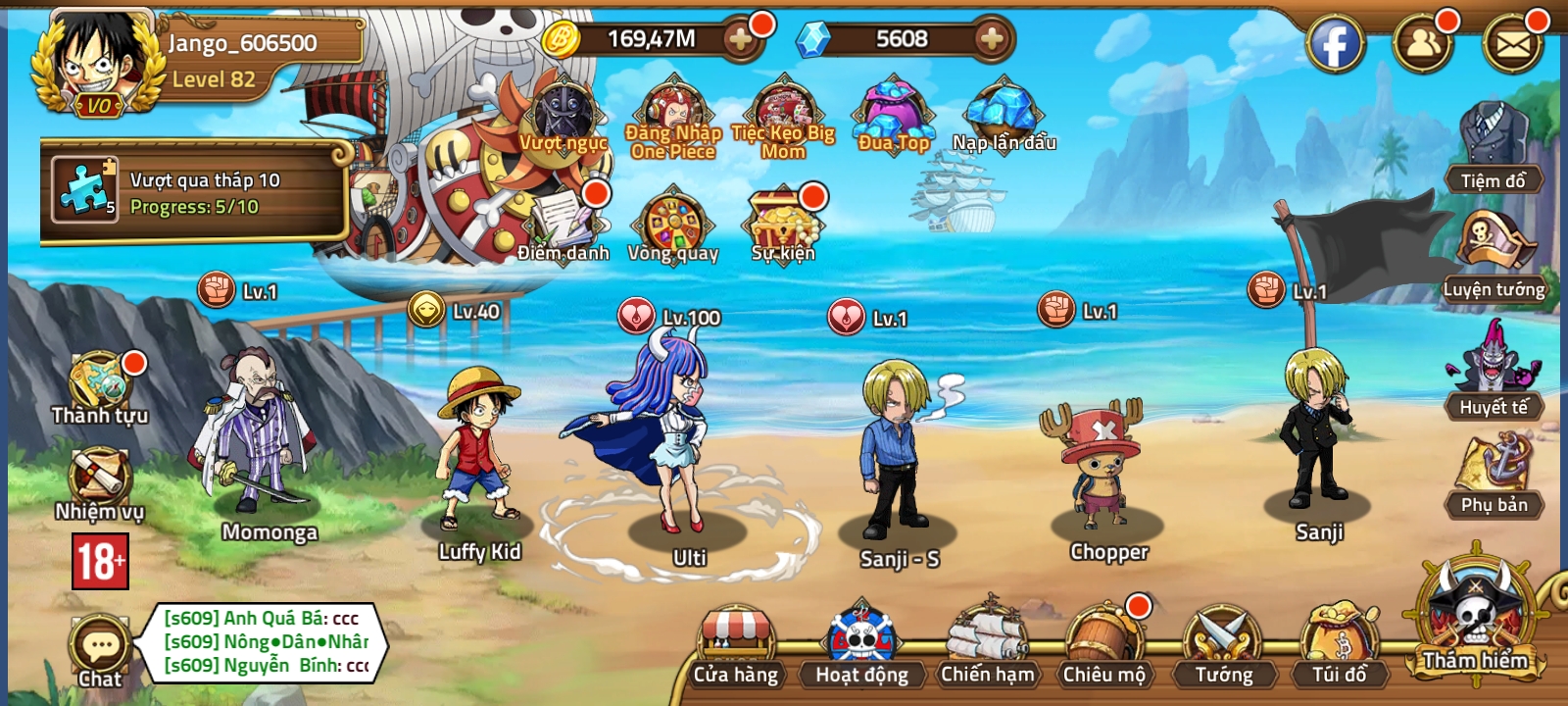
Task: Open the Vượt ngục event icon
Action: 563,118
